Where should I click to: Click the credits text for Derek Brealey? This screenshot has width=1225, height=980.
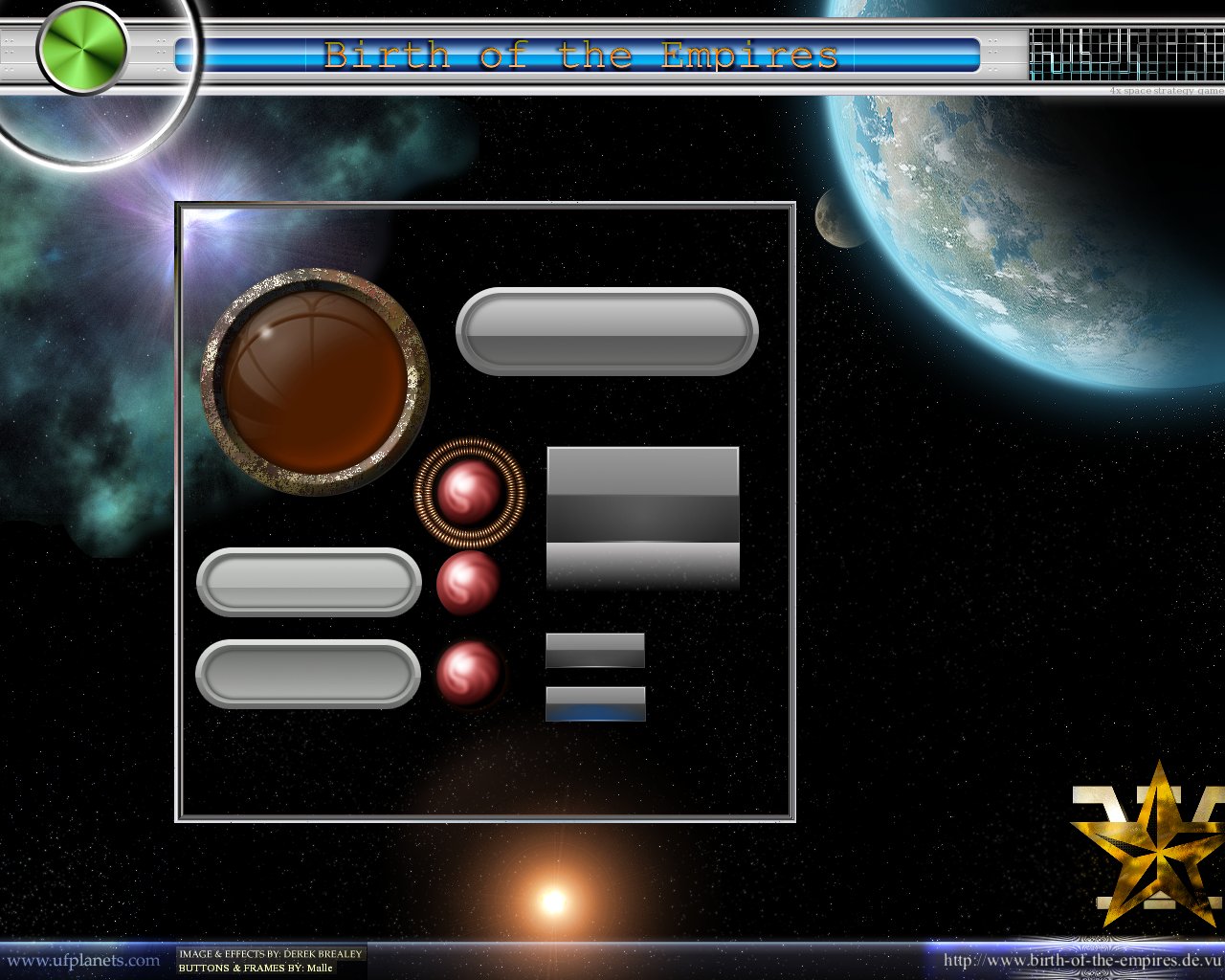pyautogui.click(x=270, y=953)
